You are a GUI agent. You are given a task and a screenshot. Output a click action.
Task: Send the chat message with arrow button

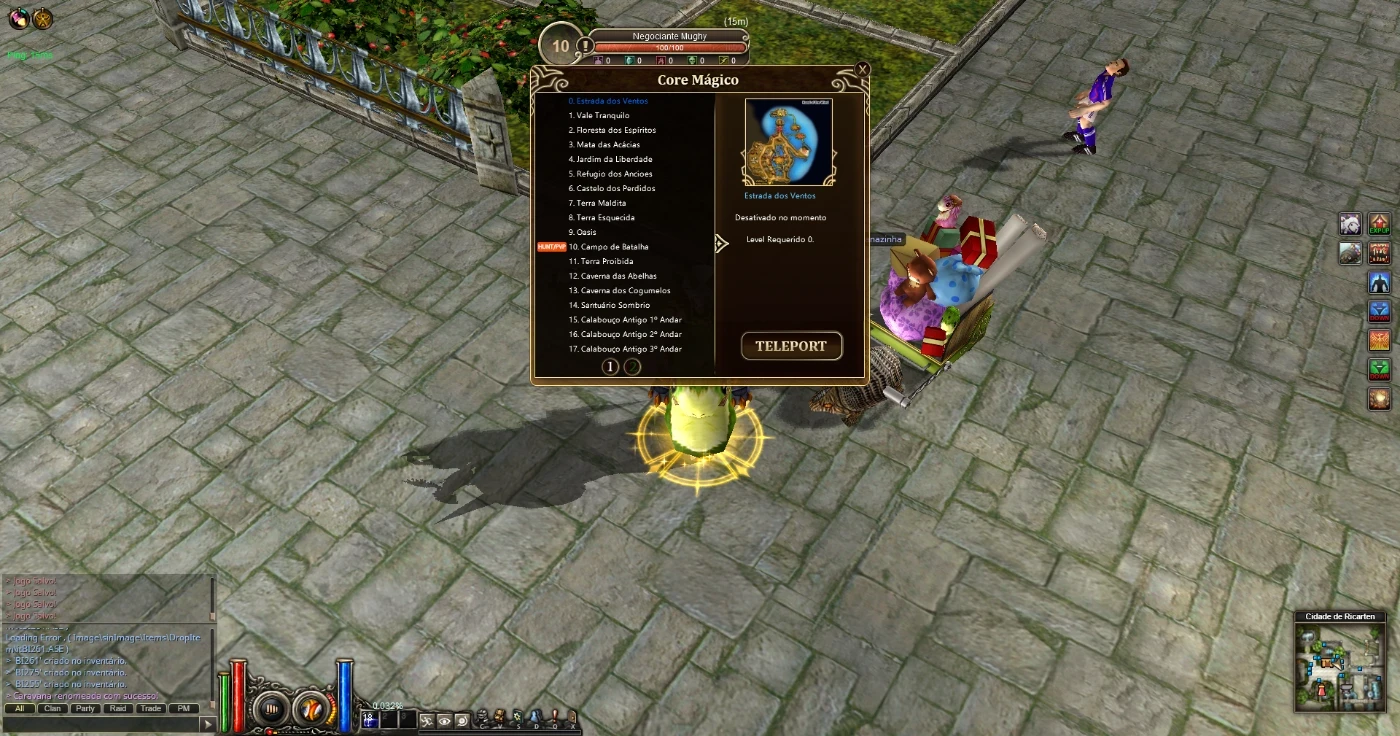(208, 723)
